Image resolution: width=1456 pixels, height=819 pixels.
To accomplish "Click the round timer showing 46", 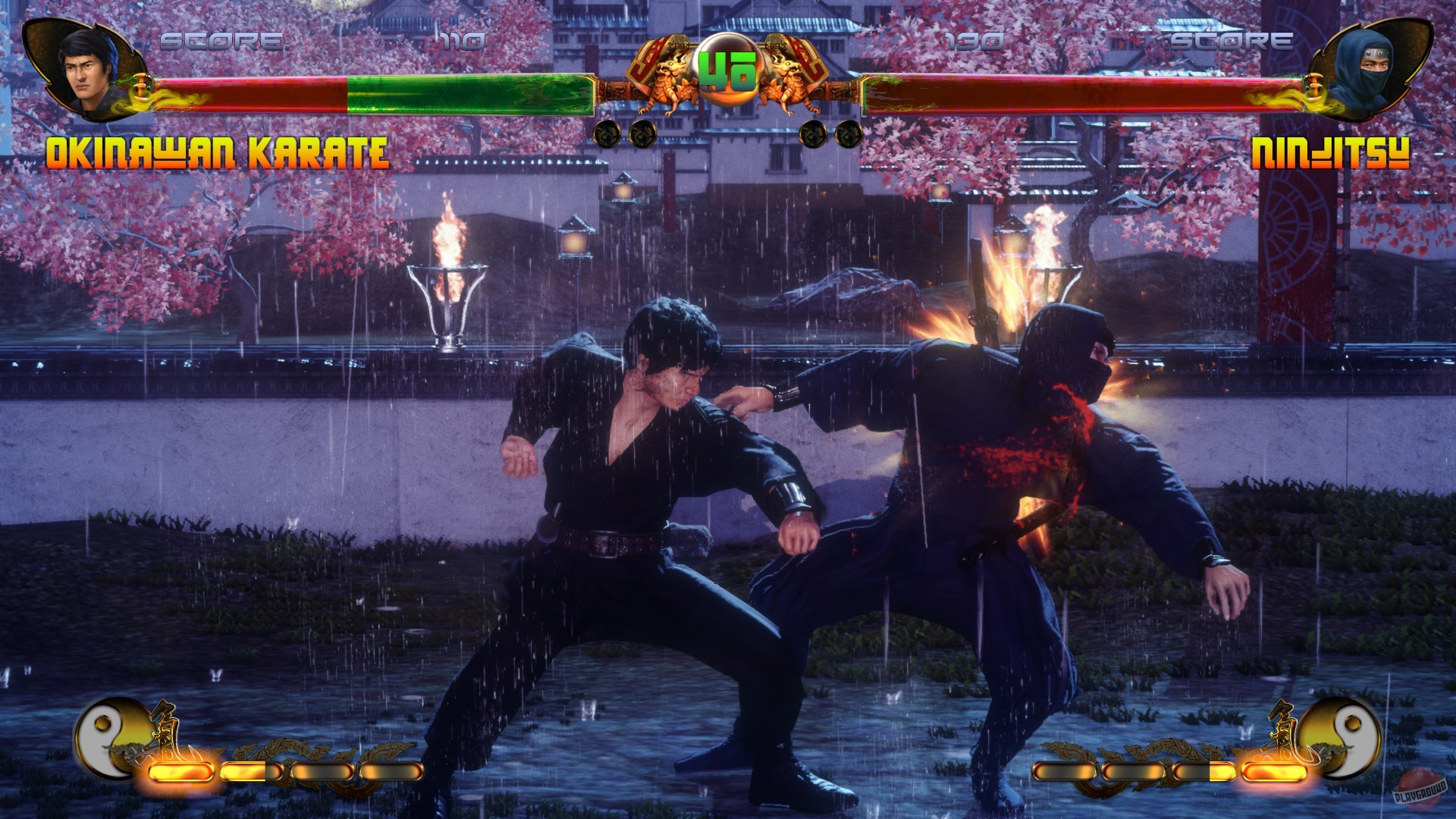I will (730, 71).
